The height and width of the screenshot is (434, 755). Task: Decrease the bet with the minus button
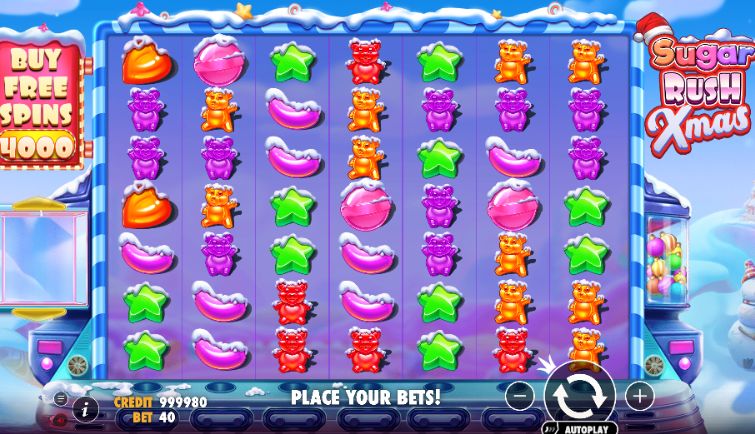coord(517,395)
